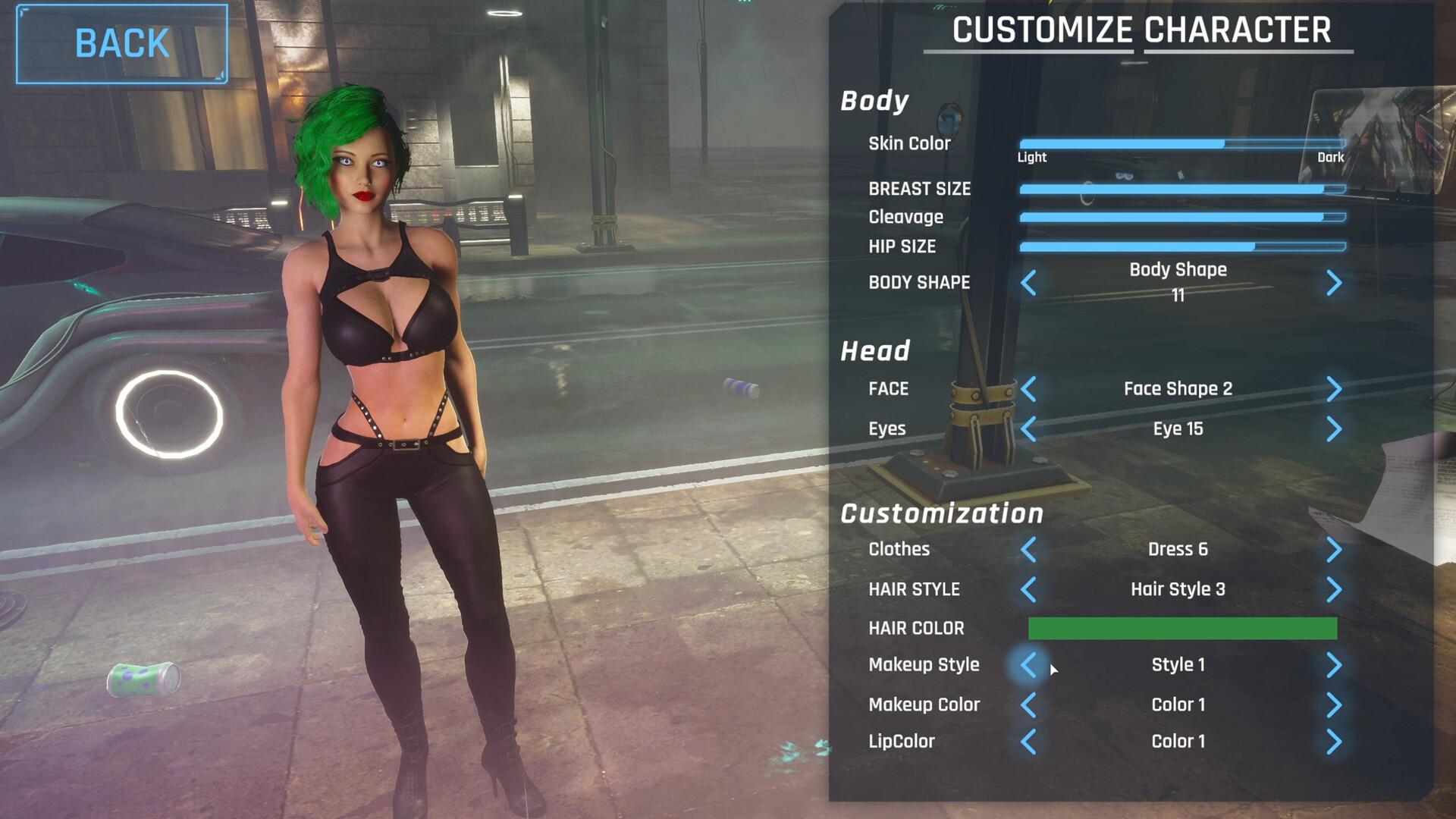This screenshot has height=819, width=1456.
Task: Adjust the Skin Color slider
Action: click(1181, 143)
